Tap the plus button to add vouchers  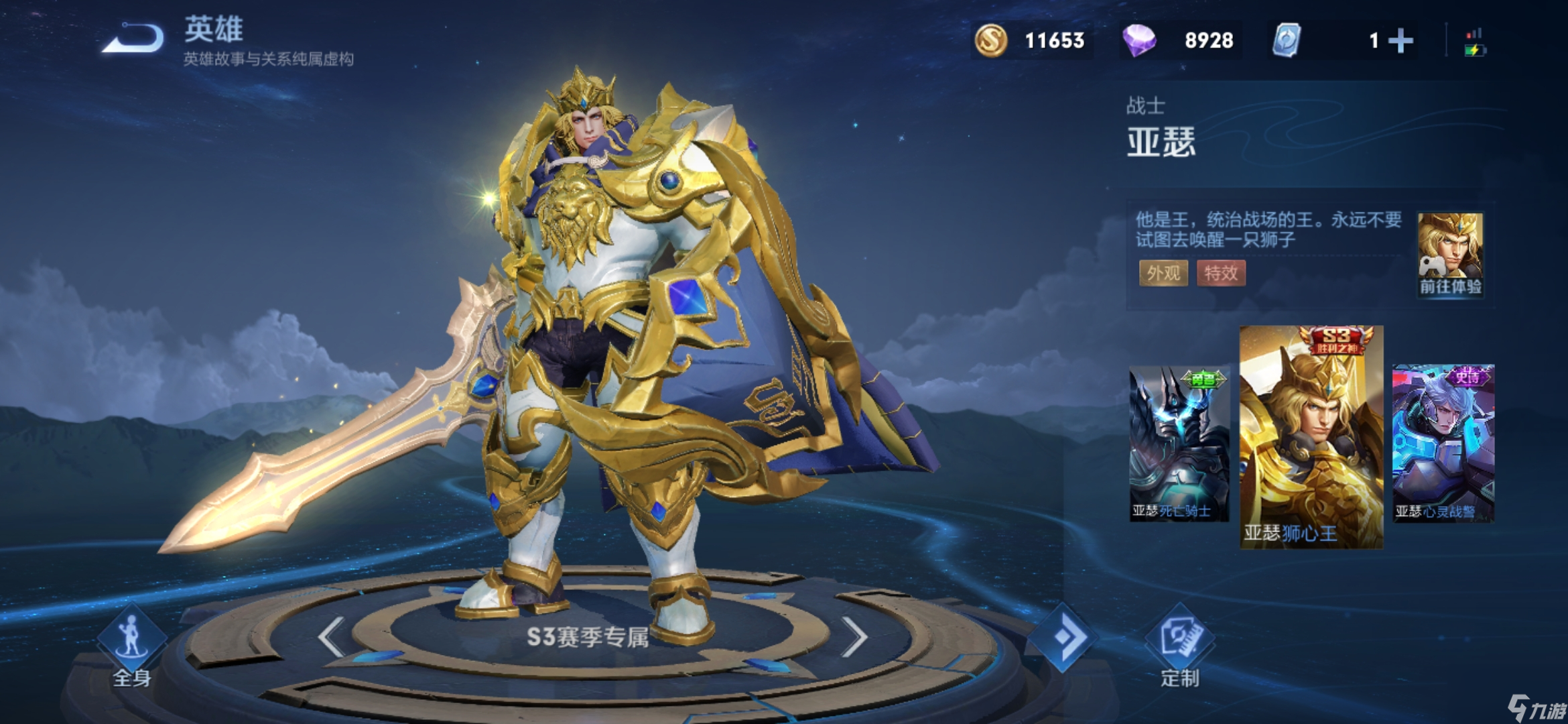click(1400, 41)
